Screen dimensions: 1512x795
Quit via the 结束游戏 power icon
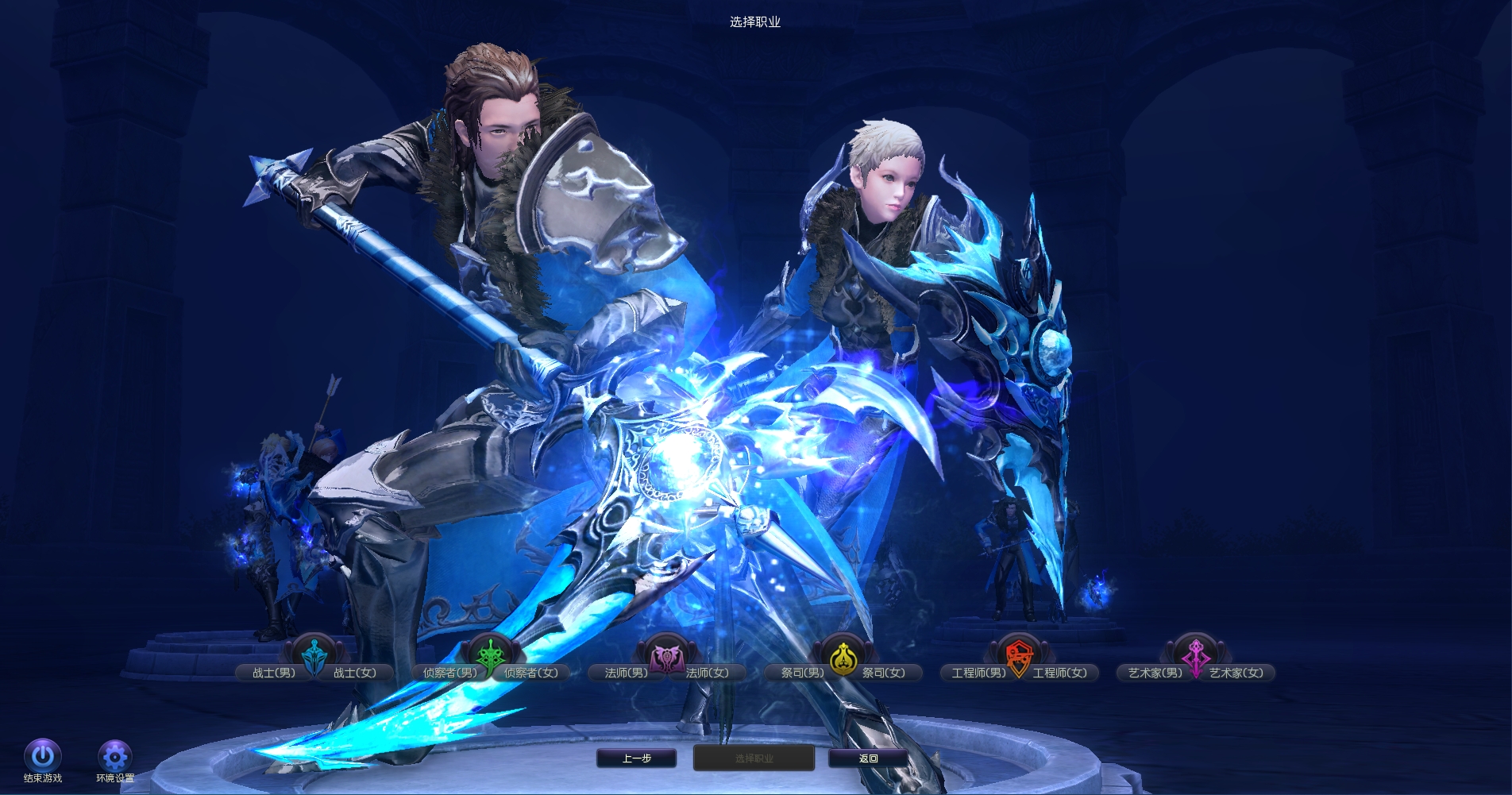43,756
